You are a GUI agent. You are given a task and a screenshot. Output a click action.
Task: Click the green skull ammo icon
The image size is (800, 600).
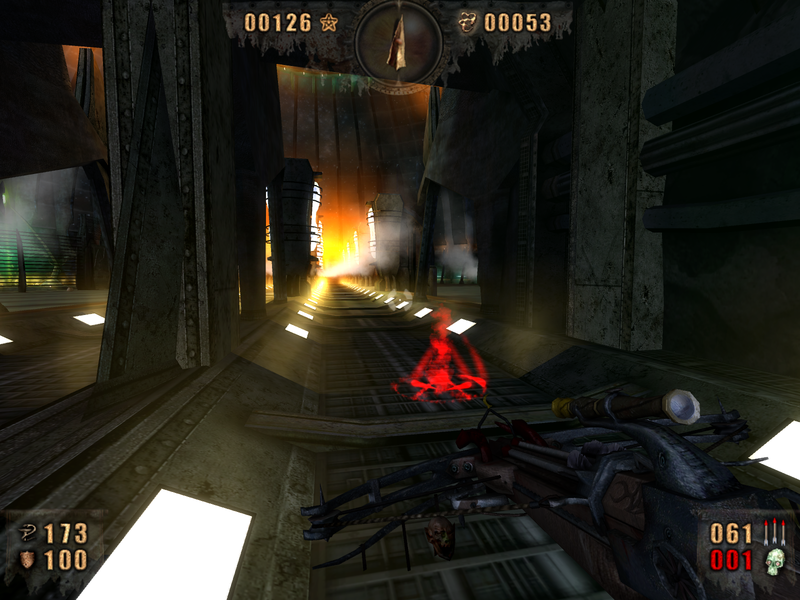[x=773, y=561]
